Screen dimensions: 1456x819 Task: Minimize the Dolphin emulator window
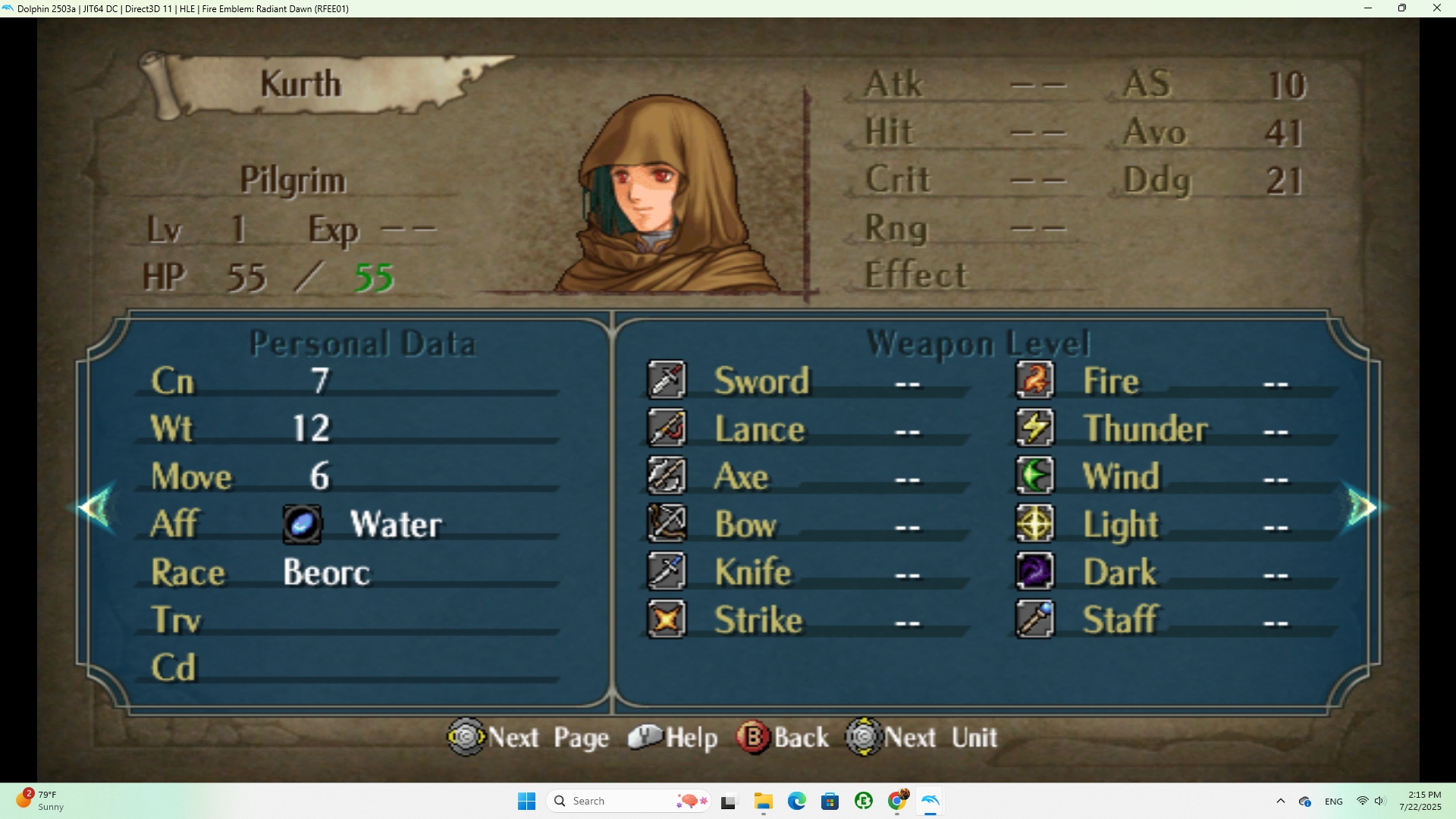(1368, 8)
